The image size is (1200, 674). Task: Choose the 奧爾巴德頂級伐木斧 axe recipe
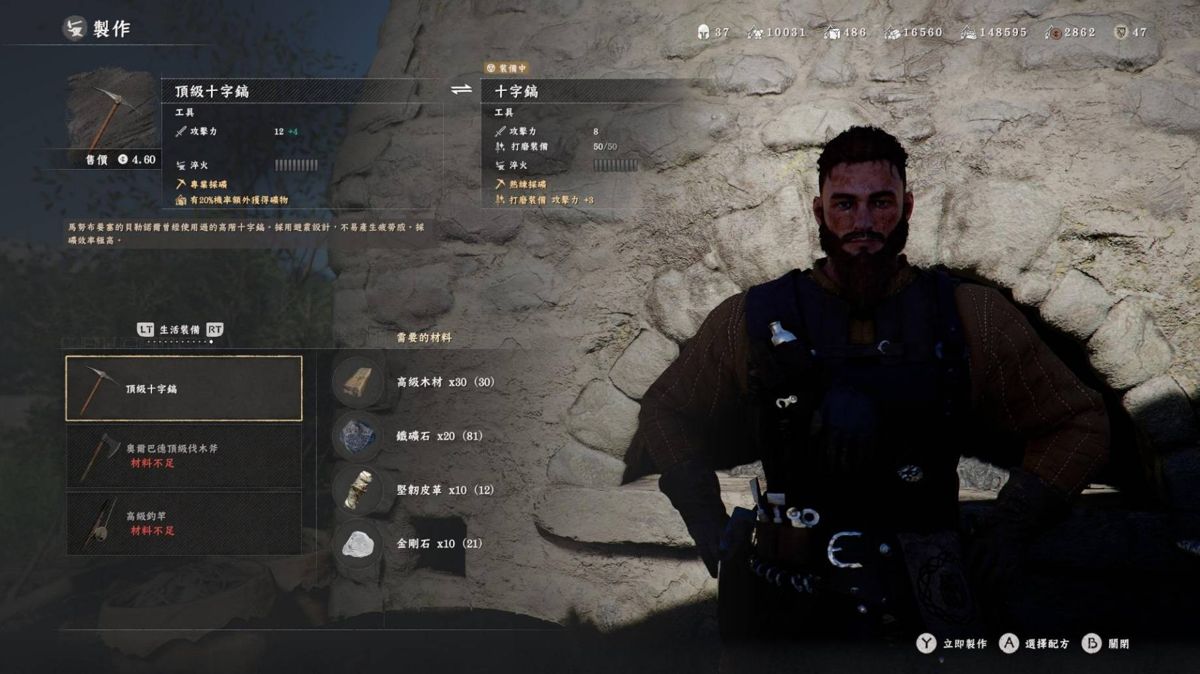(x=184, y=455)
